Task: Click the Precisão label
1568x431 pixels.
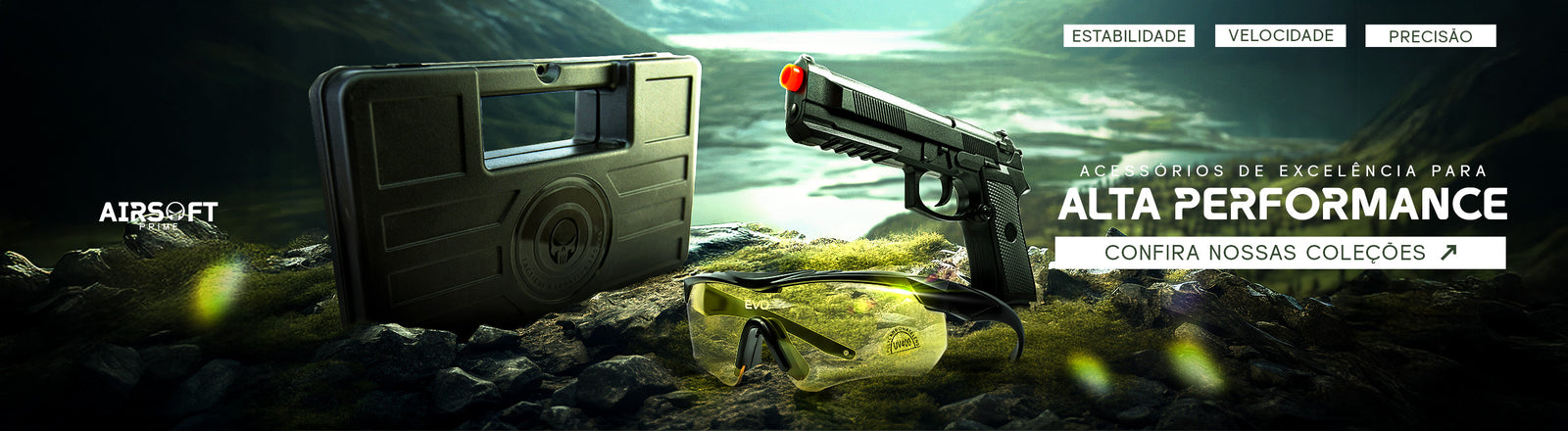Action: (1430, 36)
